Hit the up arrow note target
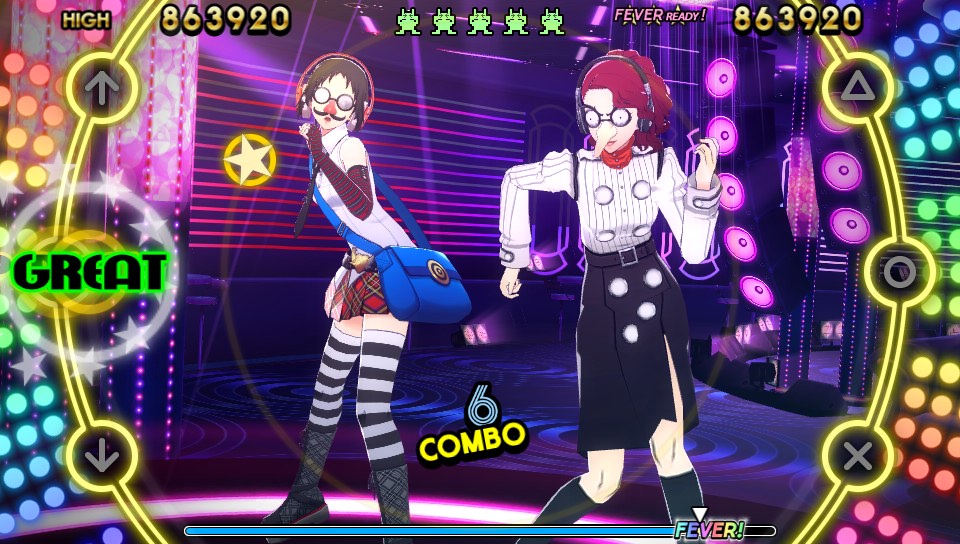The image size is (960, 544). [x=100, y=88]
